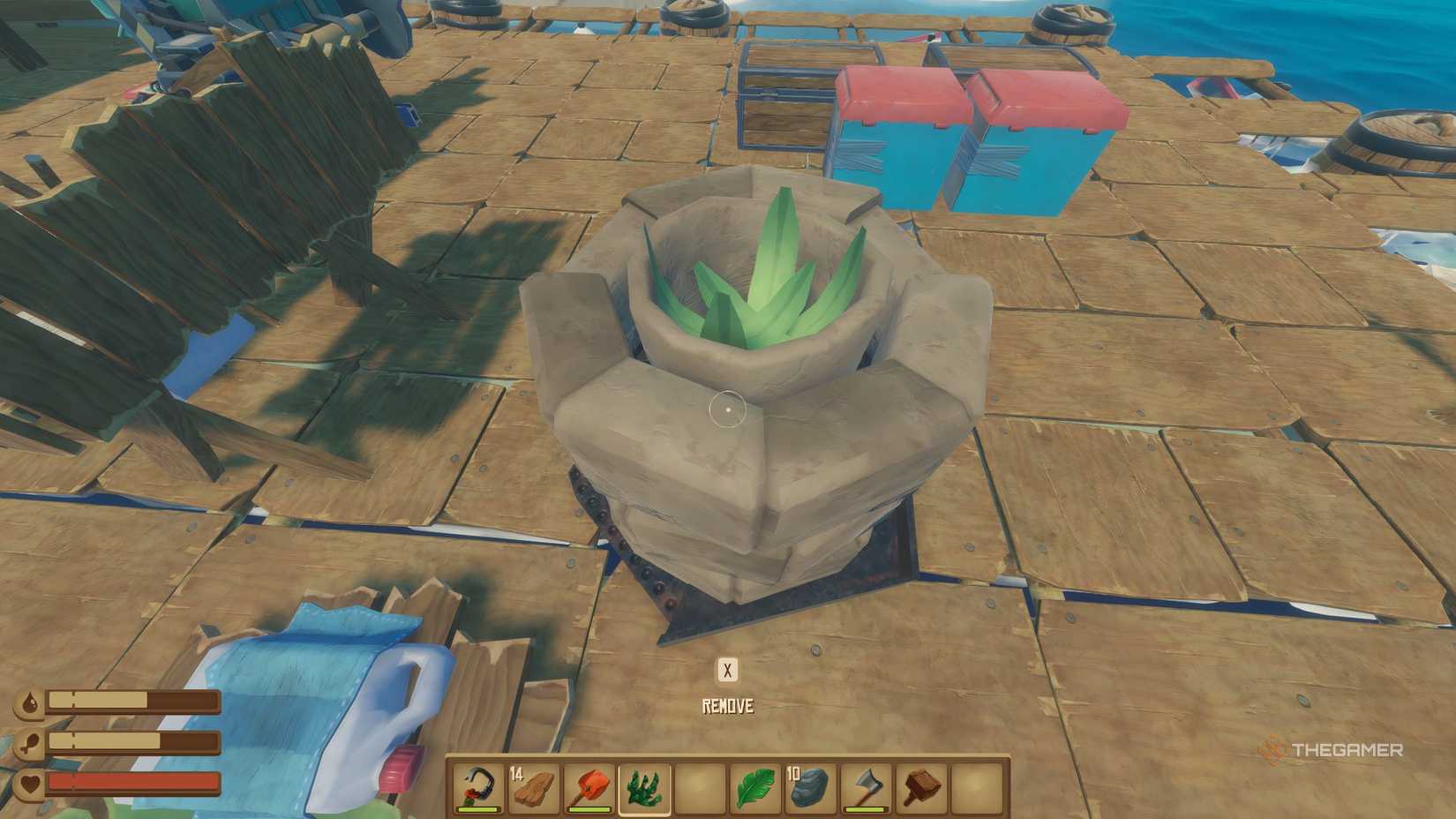Click the red health bar
The height and width of the screenshot is (819, 1456).
pyautogui.click(x=132, y=782)
